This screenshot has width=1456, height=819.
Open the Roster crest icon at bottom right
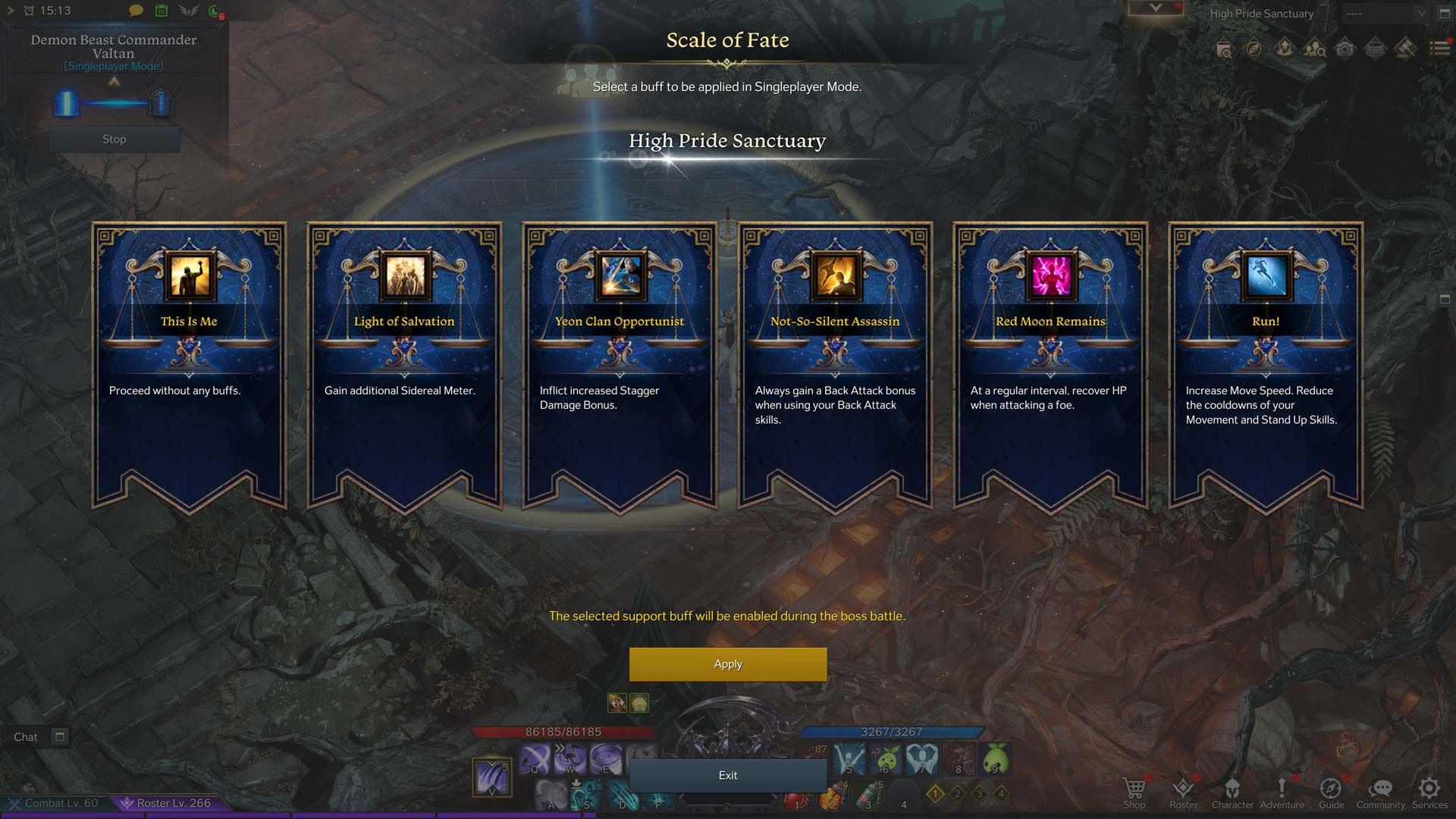(1183, 790)
